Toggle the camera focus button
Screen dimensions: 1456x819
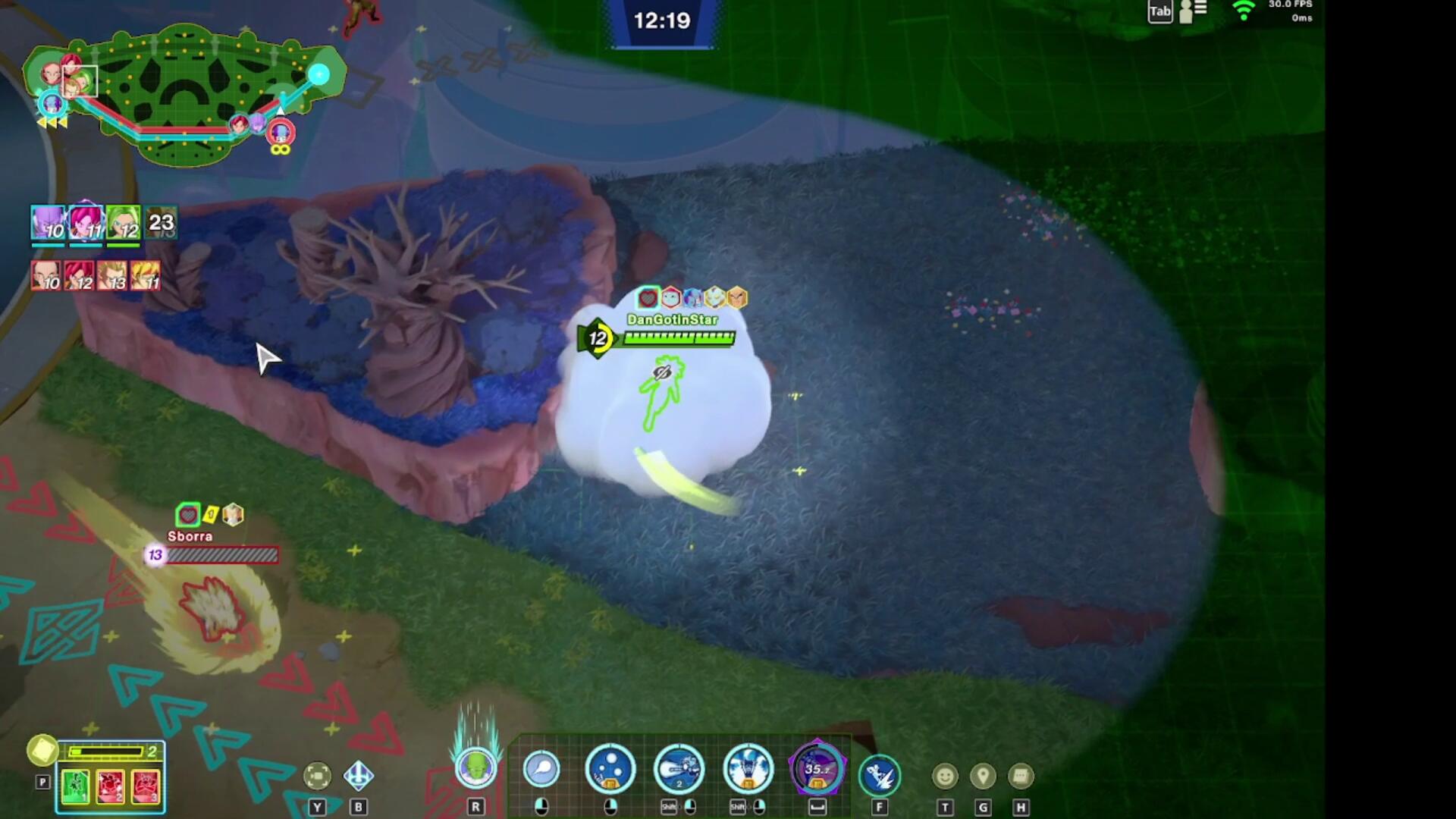click(x=317, y=776)
